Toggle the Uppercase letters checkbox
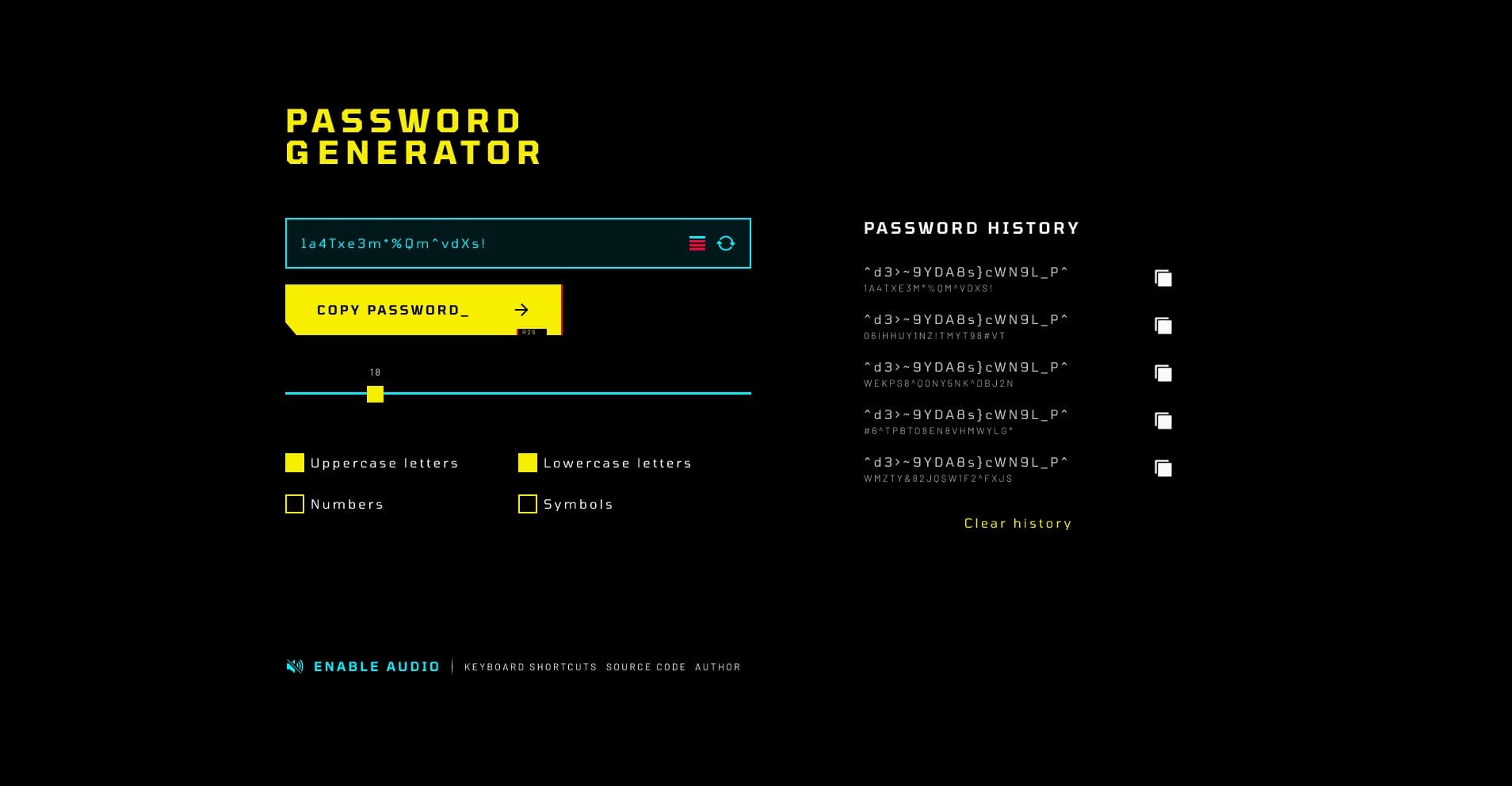This screenshot has width=1512, height=786. tap(295, 463)
